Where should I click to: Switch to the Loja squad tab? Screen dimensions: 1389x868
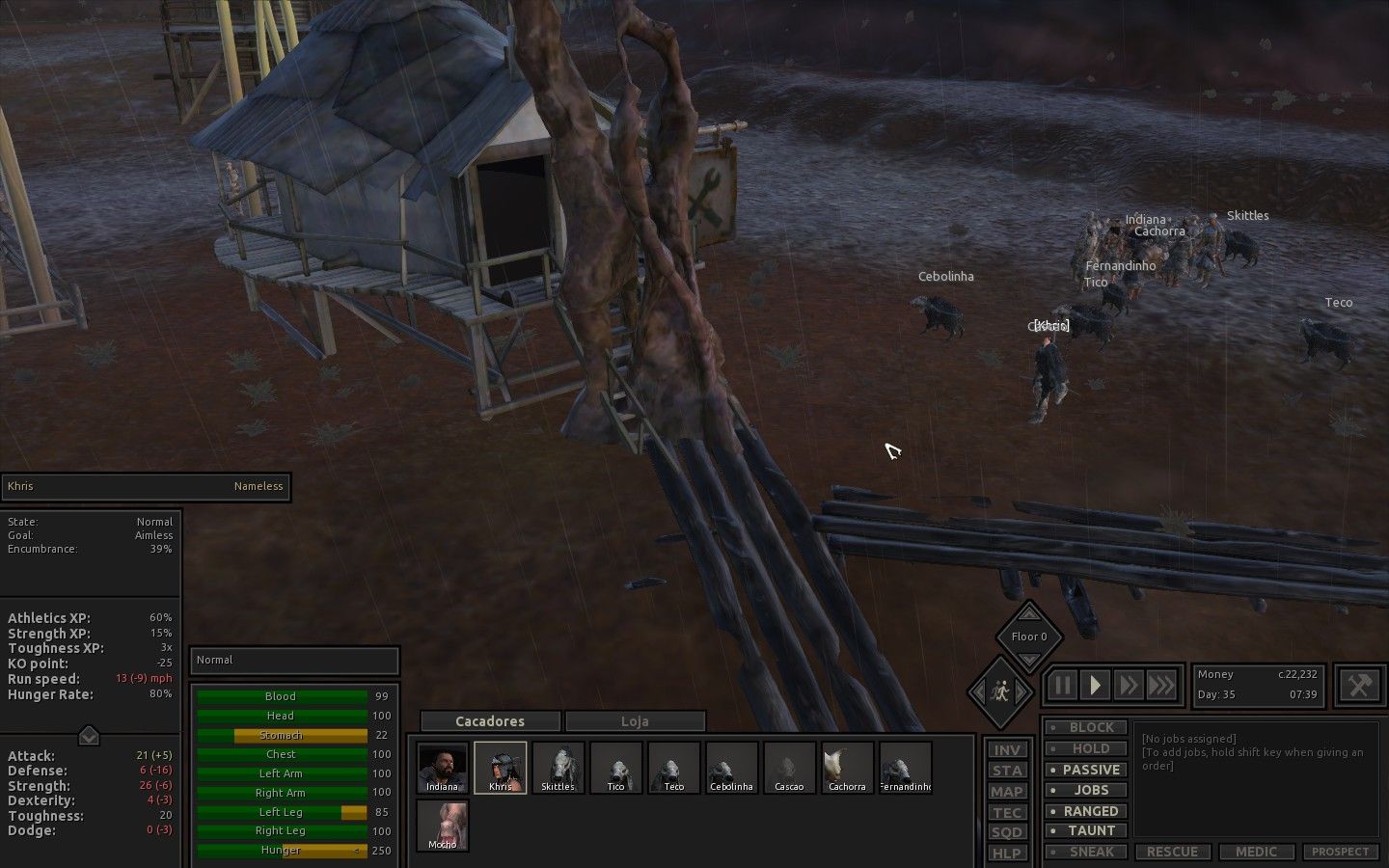pos(636,720)
